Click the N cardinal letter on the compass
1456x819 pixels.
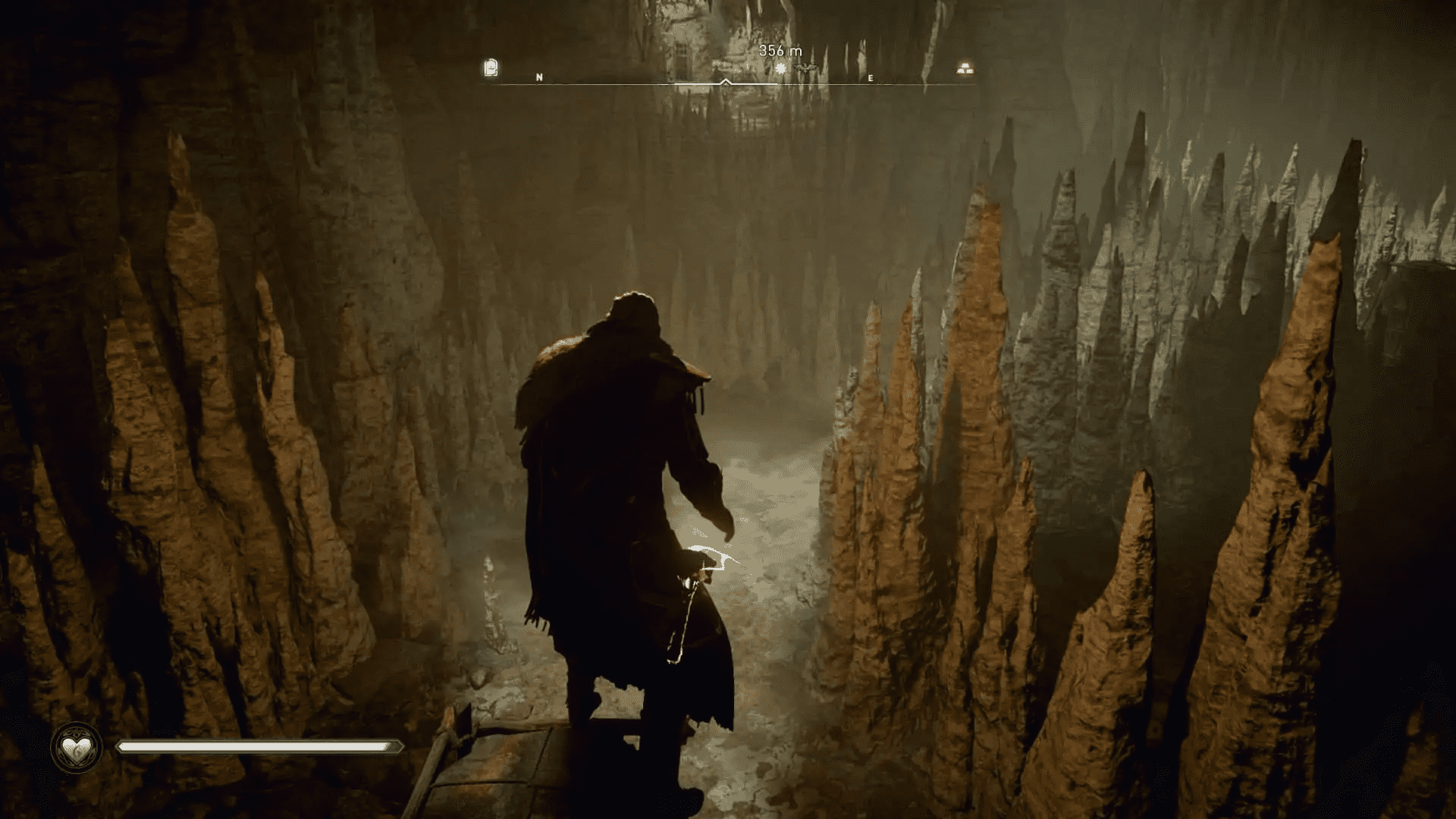coord(539,77)
